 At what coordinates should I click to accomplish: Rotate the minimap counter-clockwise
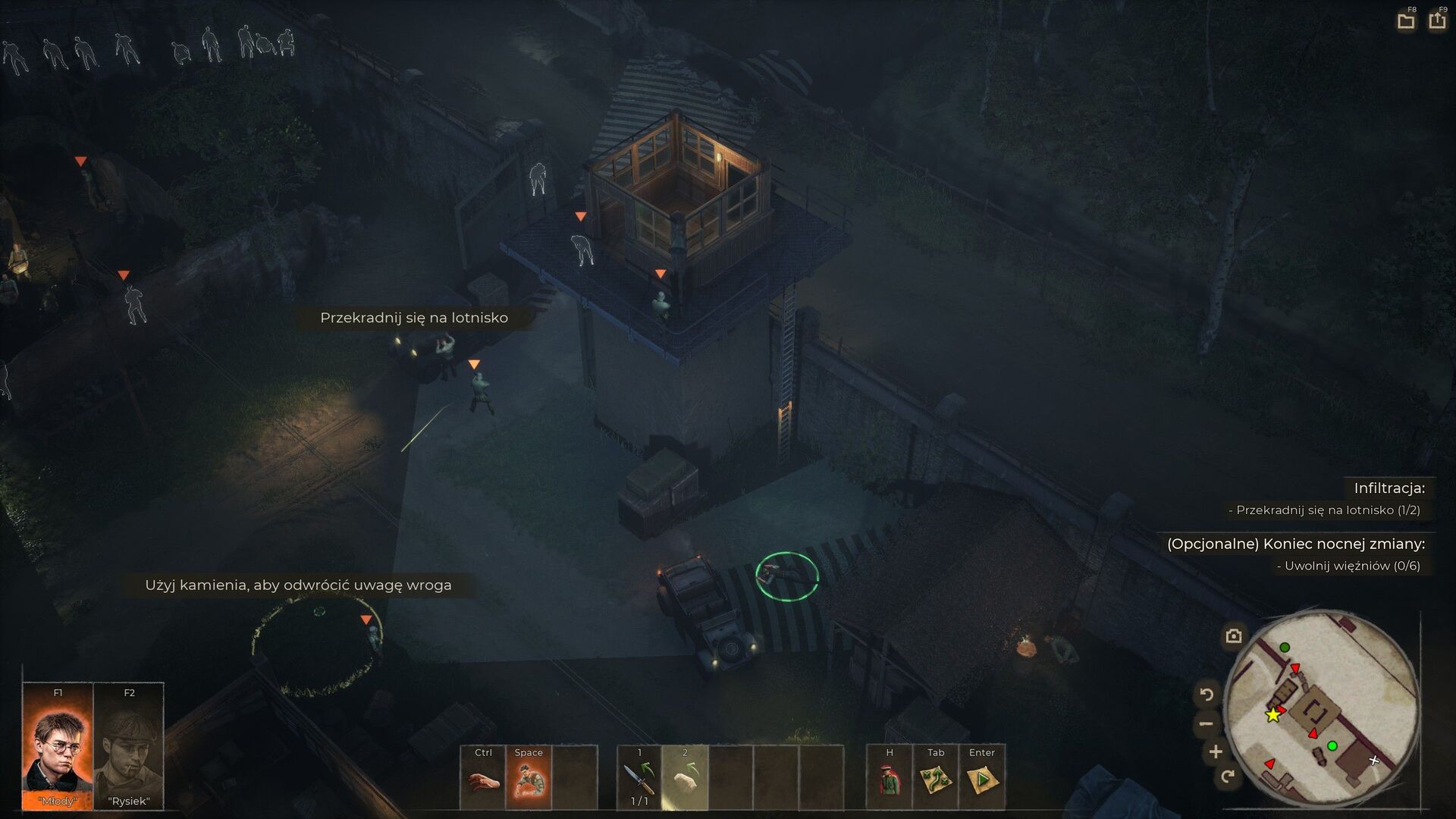coord(1207,693)
